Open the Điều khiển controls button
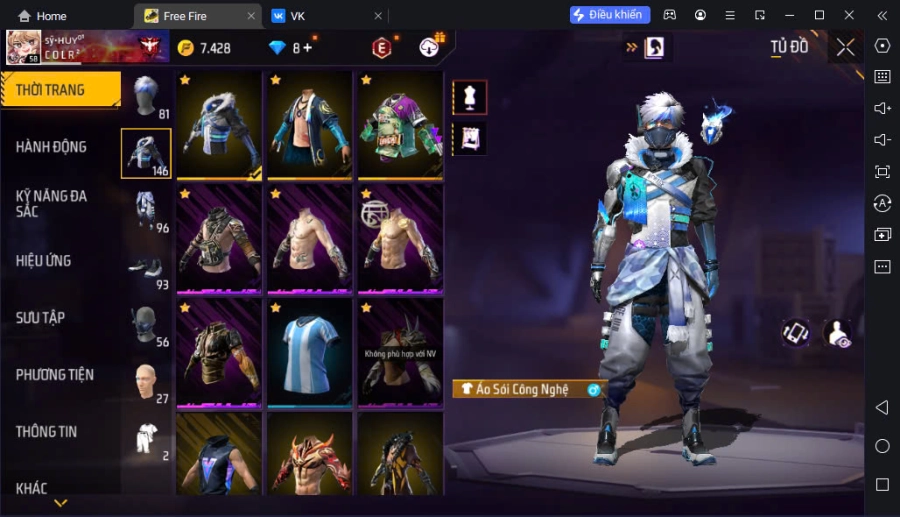The image size is (900, 517). coord(610,15)
